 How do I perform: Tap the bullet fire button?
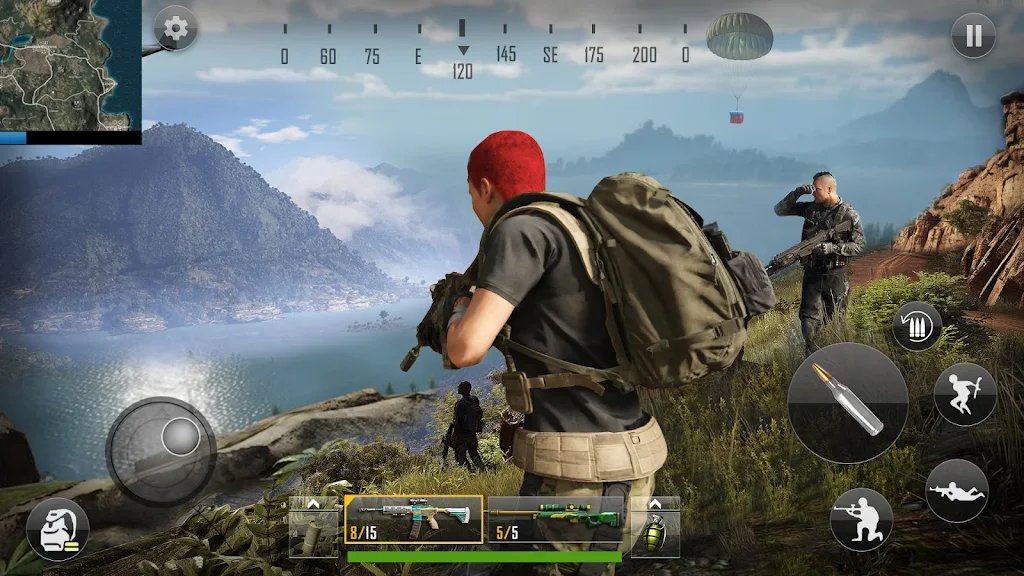tap(847, 402)
